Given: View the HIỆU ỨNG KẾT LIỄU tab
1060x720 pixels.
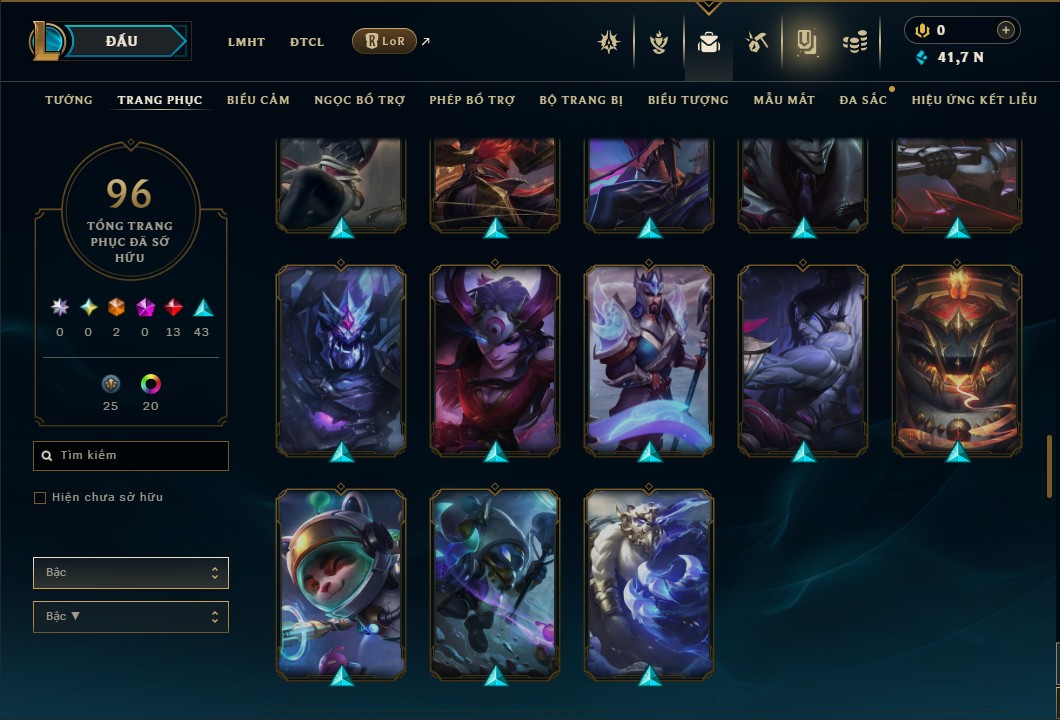Looking at the screenshot, I should (974, 100).
